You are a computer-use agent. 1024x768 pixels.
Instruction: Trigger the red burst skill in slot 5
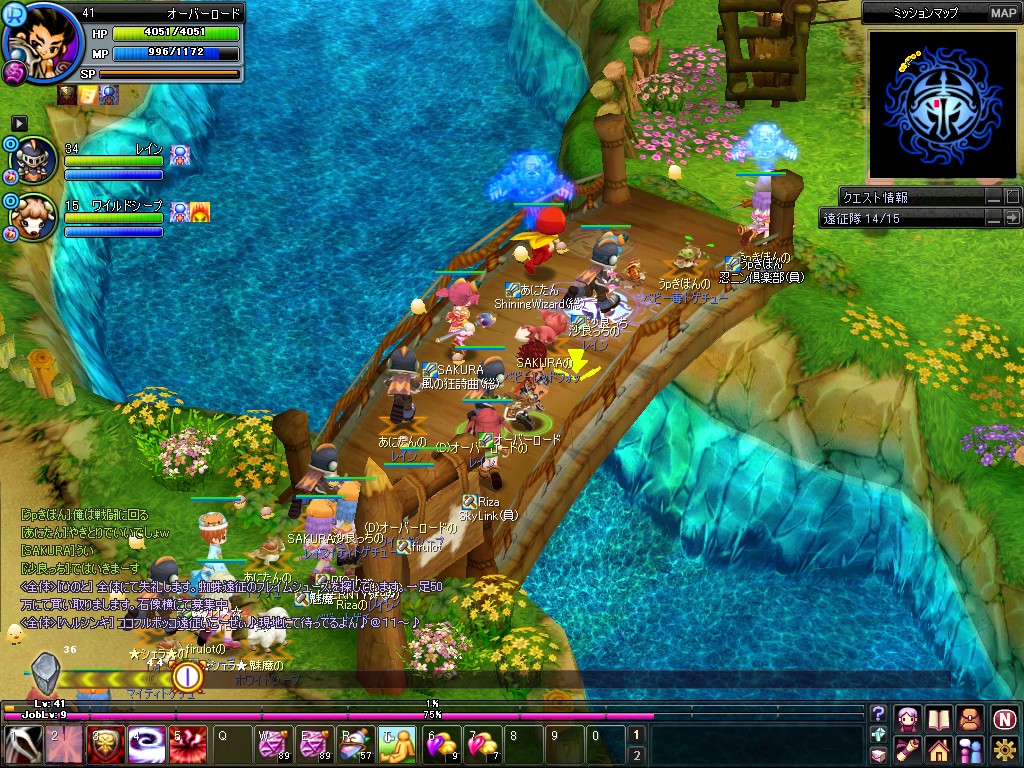pyautogui.click(x=187, y=746)
